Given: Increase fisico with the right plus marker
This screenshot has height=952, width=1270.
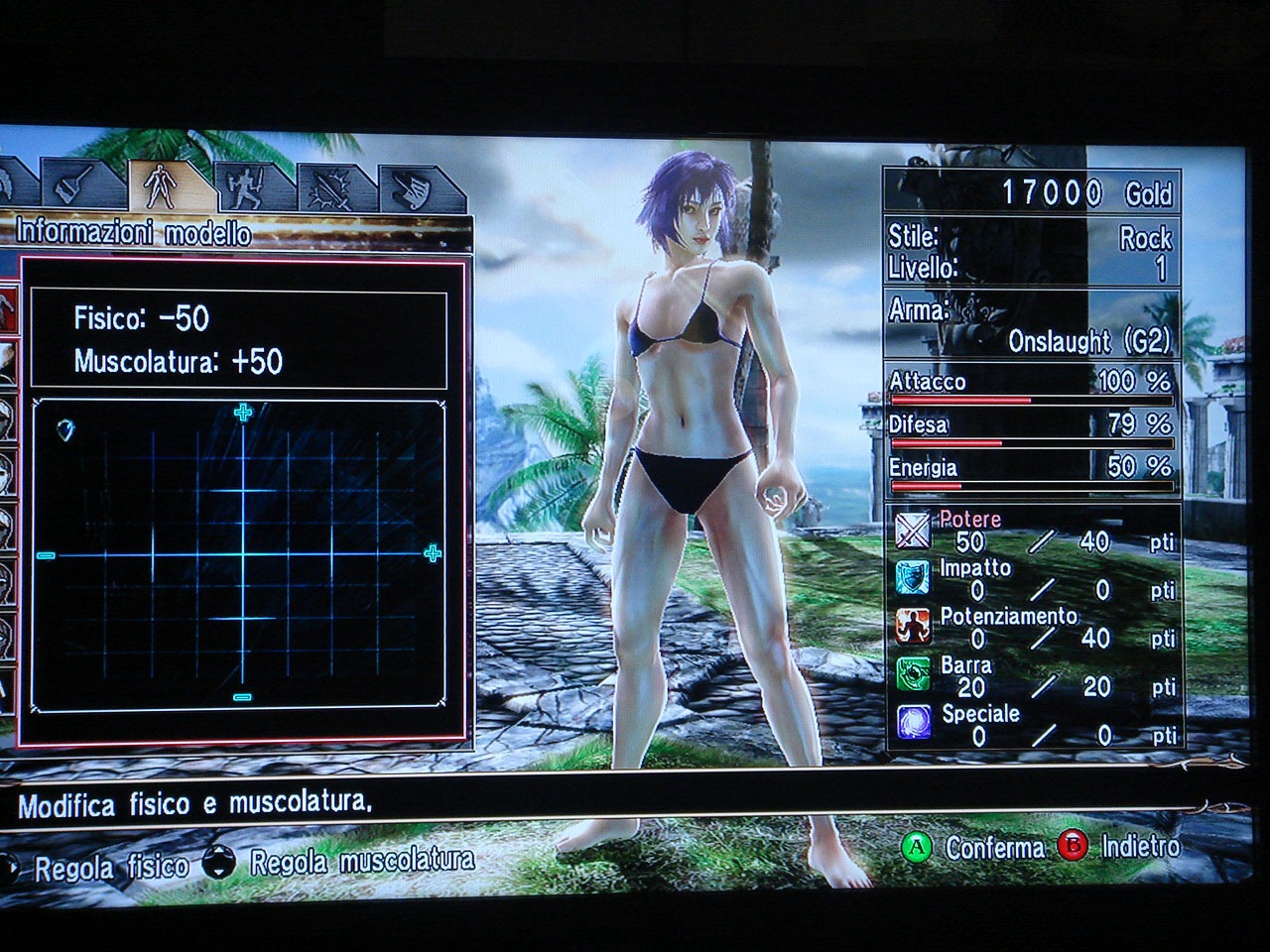Looking at the screenshot, I should click(x=433, y=553).
